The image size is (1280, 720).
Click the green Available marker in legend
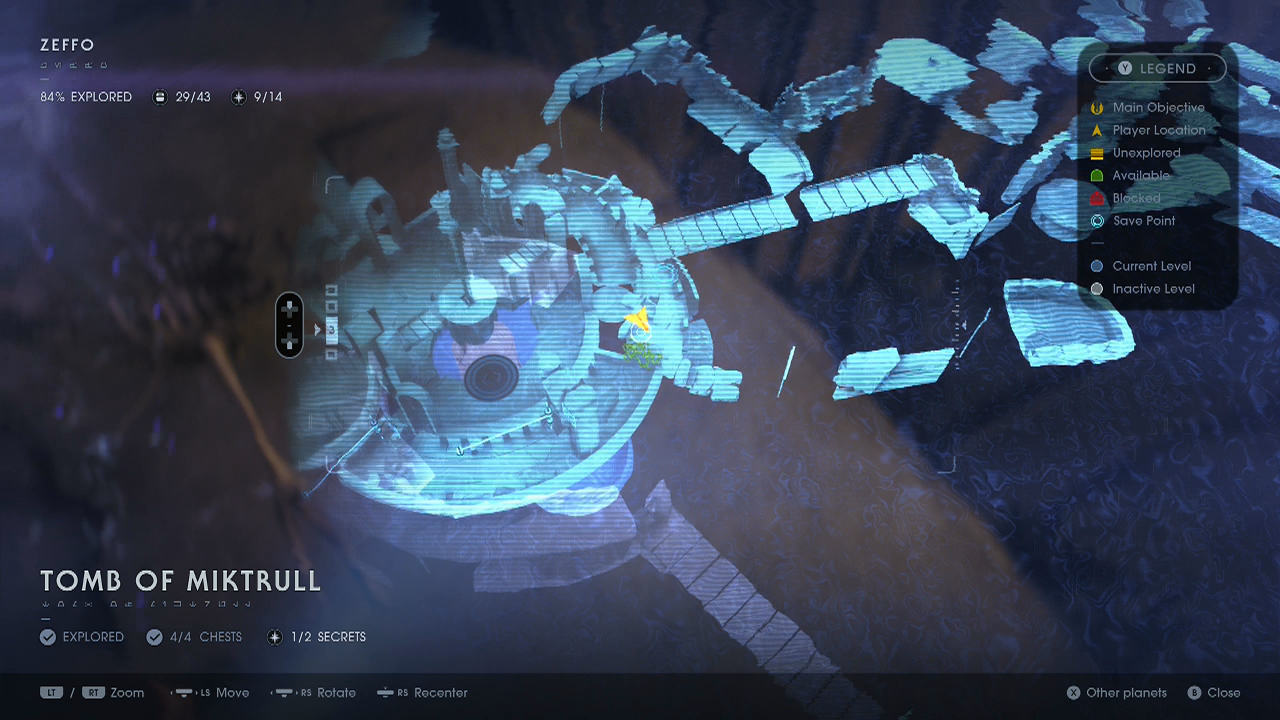(x=1096, y=175)
